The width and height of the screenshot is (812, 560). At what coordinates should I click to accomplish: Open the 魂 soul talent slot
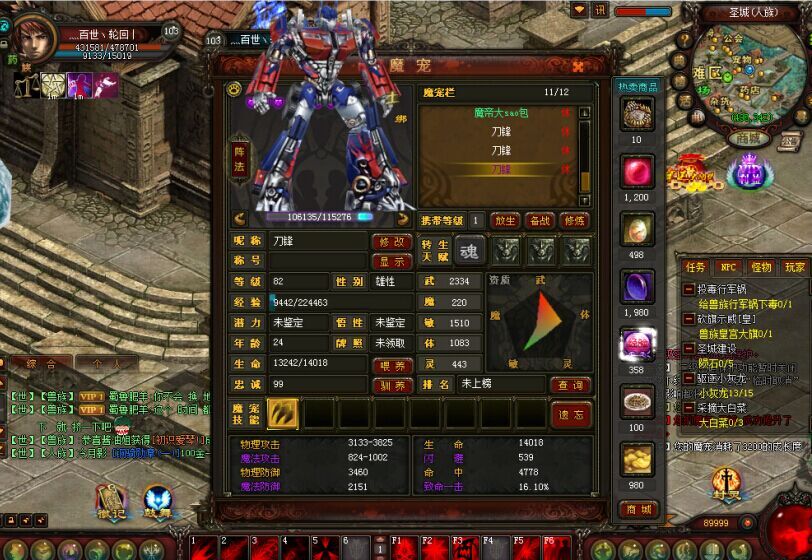(468, 249)
